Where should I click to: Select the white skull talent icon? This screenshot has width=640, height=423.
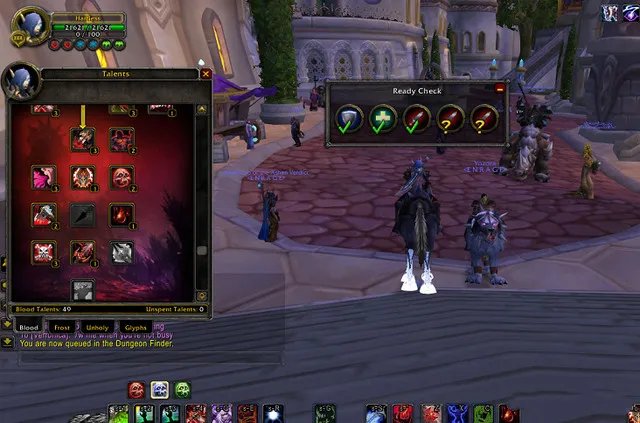44,253
